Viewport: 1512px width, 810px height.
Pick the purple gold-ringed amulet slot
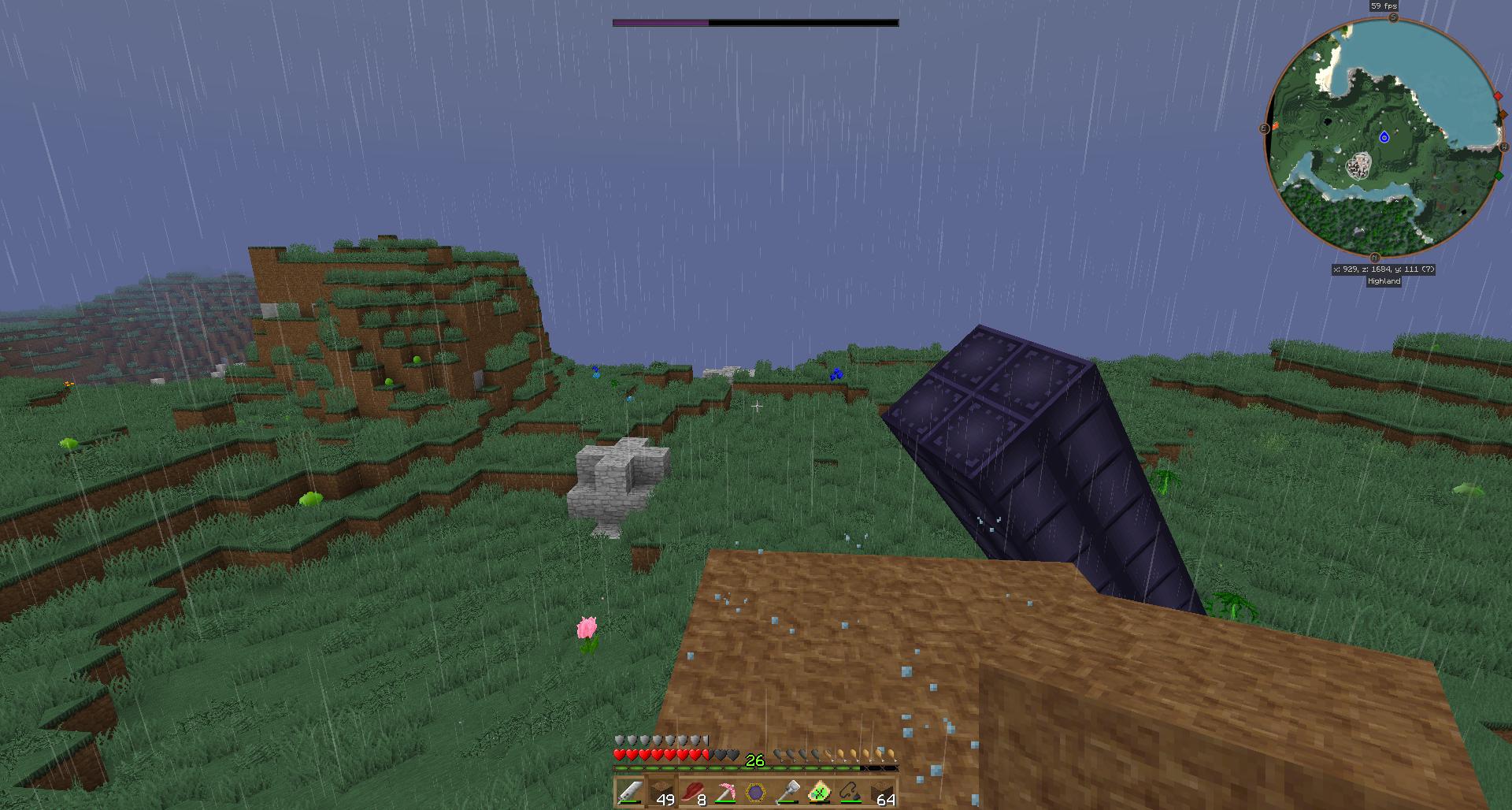[x=755, y=792]
